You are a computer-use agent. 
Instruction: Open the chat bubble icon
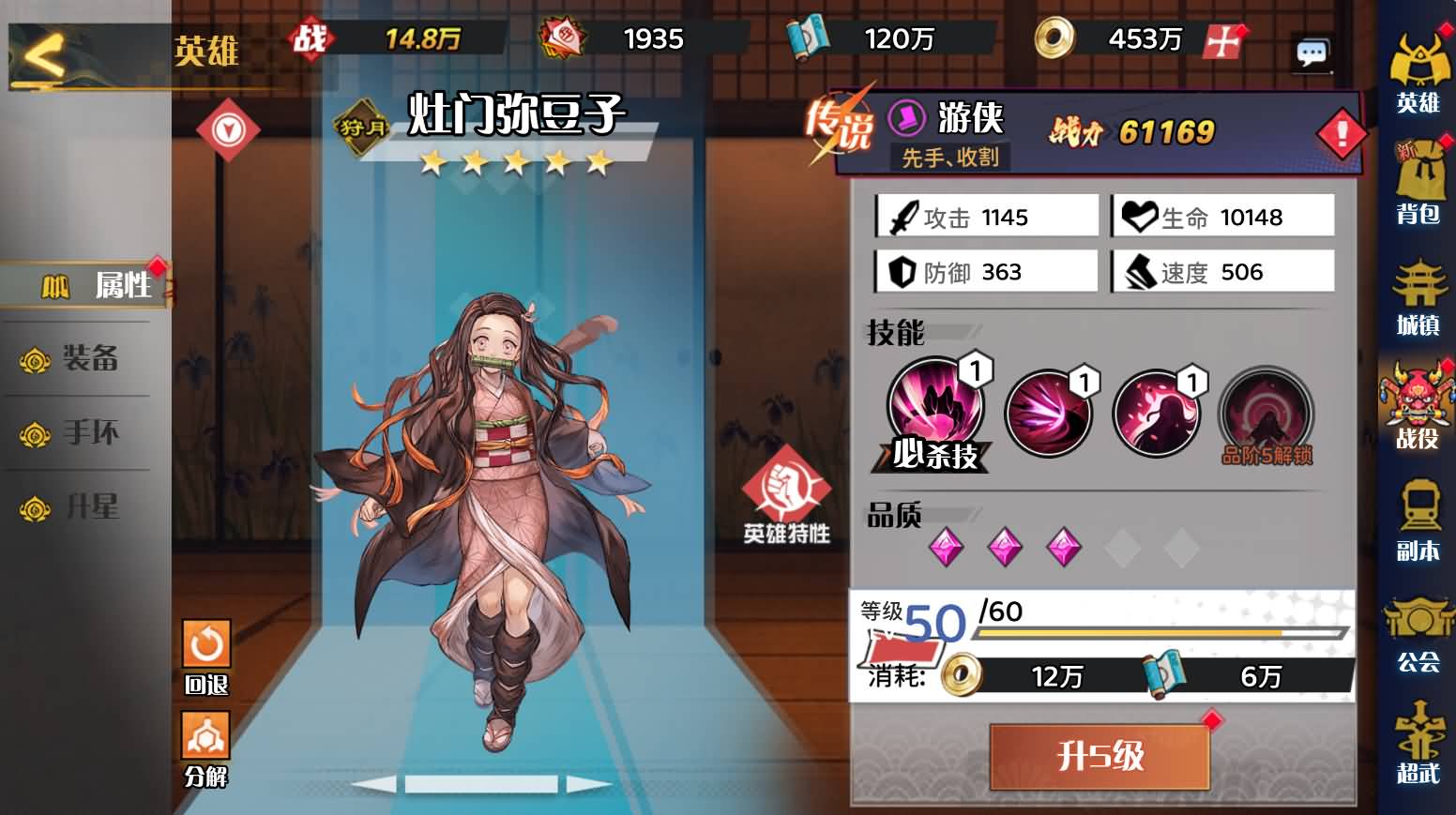pos(1311,53)
